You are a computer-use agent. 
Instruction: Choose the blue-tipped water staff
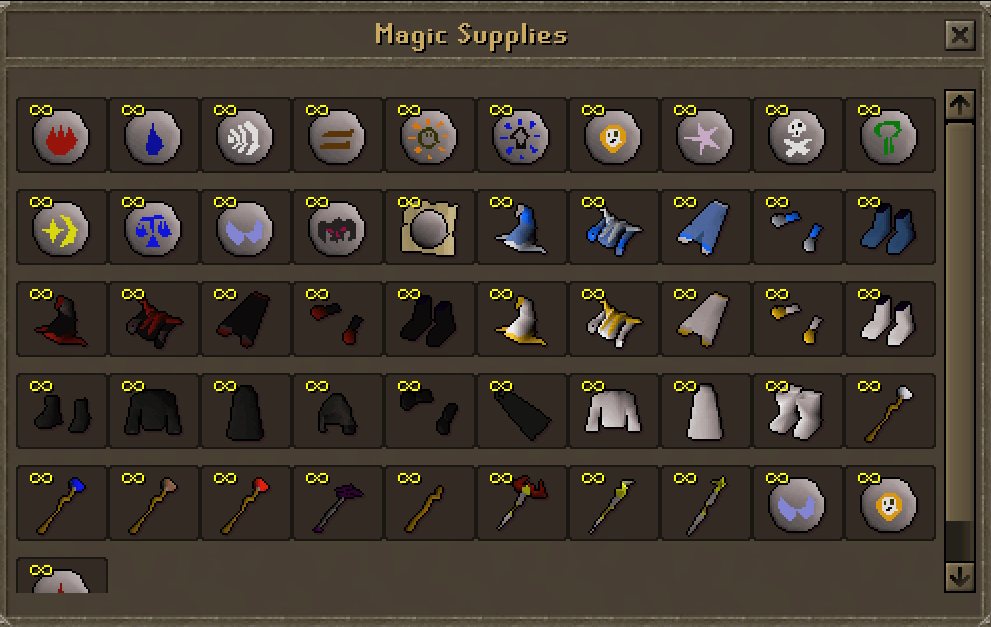coord(61,504)
